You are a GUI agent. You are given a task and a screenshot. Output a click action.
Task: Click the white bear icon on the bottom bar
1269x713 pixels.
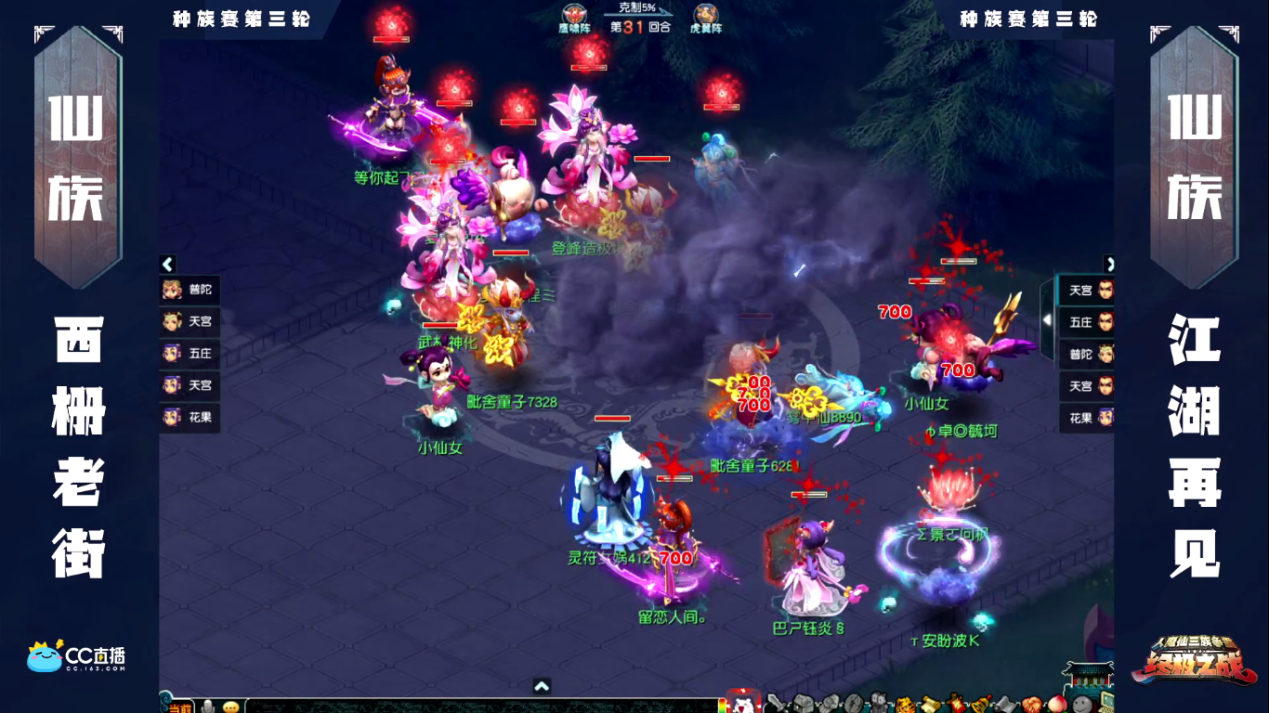(743, 704)
